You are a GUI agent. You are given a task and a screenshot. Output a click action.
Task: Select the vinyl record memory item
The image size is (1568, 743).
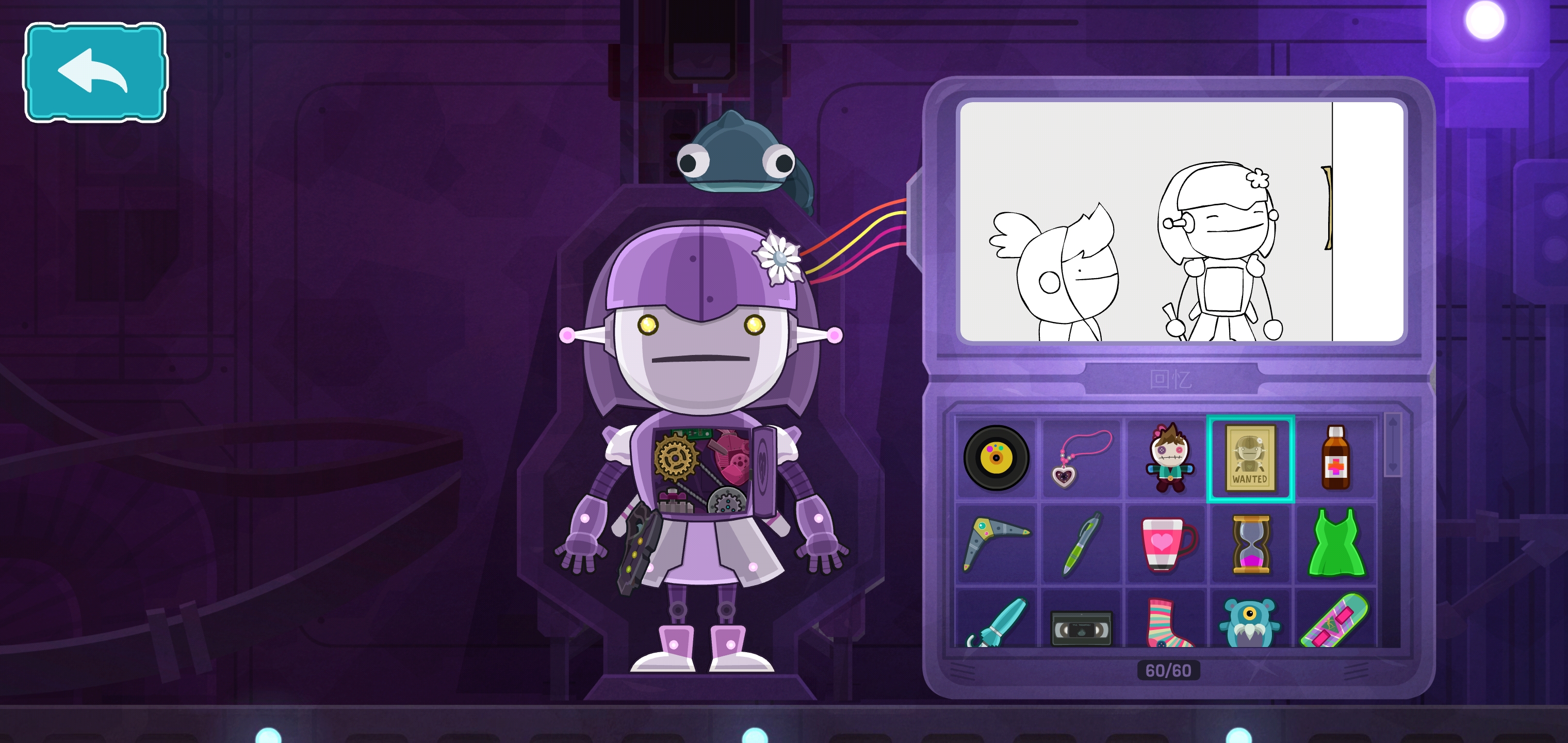[x=996, y=458]
